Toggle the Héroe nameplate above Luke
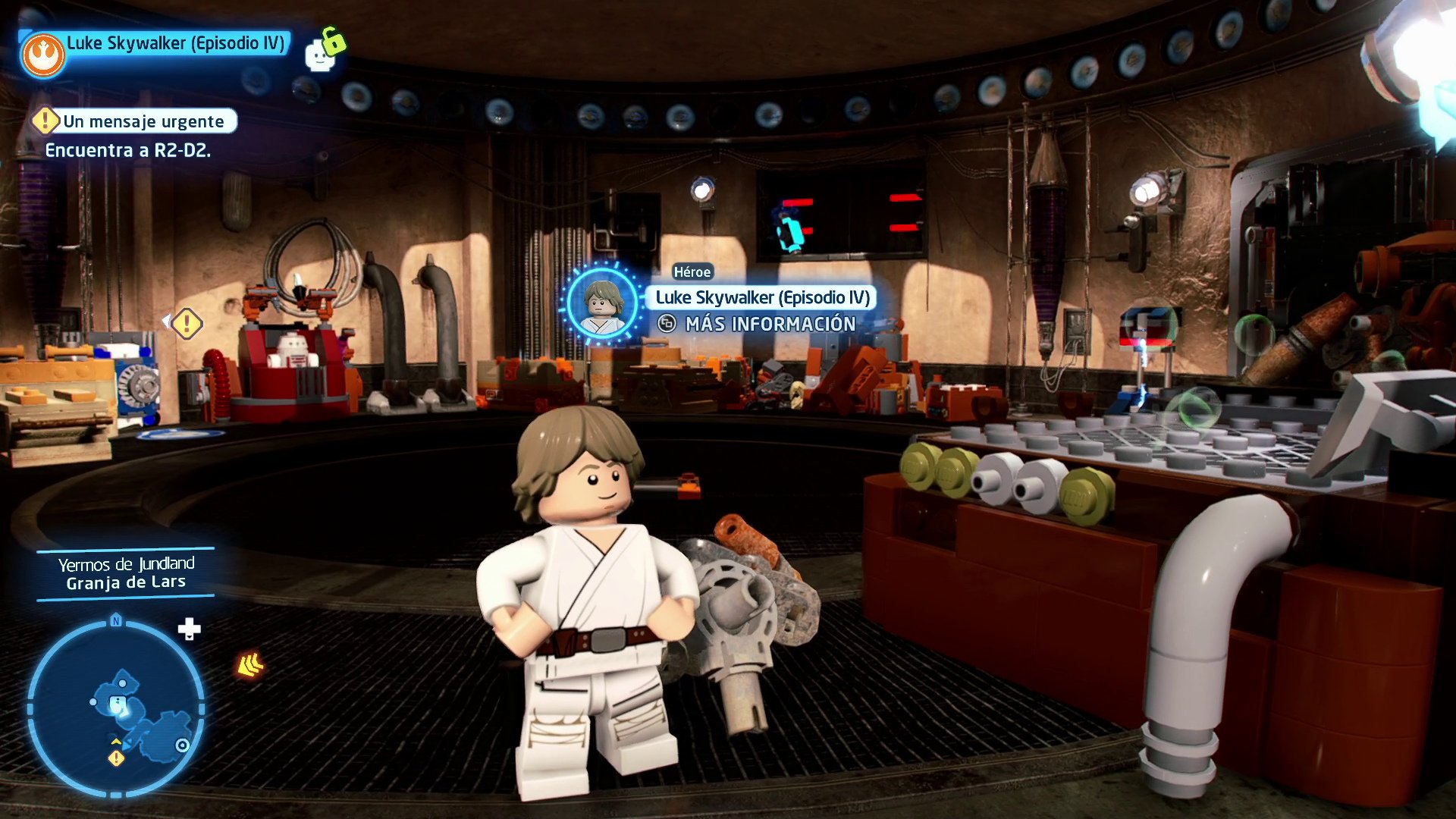 (x=692, y=271)
